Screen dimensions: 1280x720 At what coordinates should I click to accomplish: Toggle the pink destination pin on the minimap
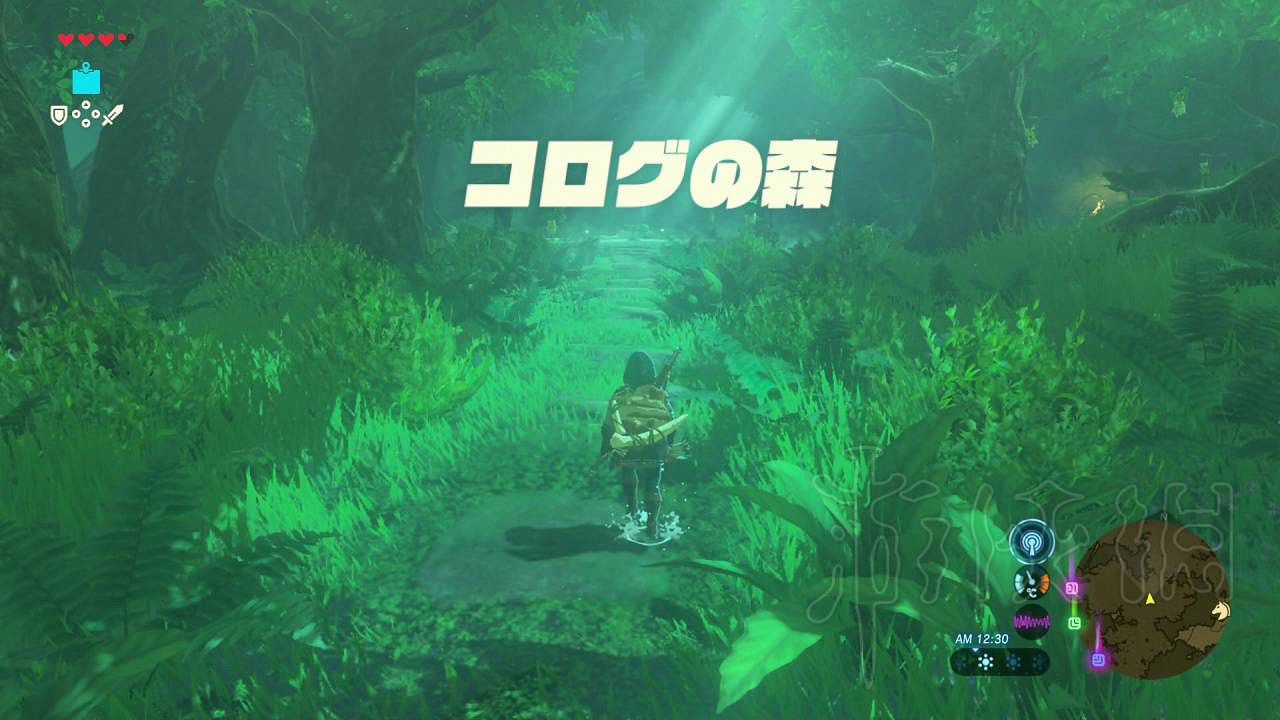point(1072,587)
